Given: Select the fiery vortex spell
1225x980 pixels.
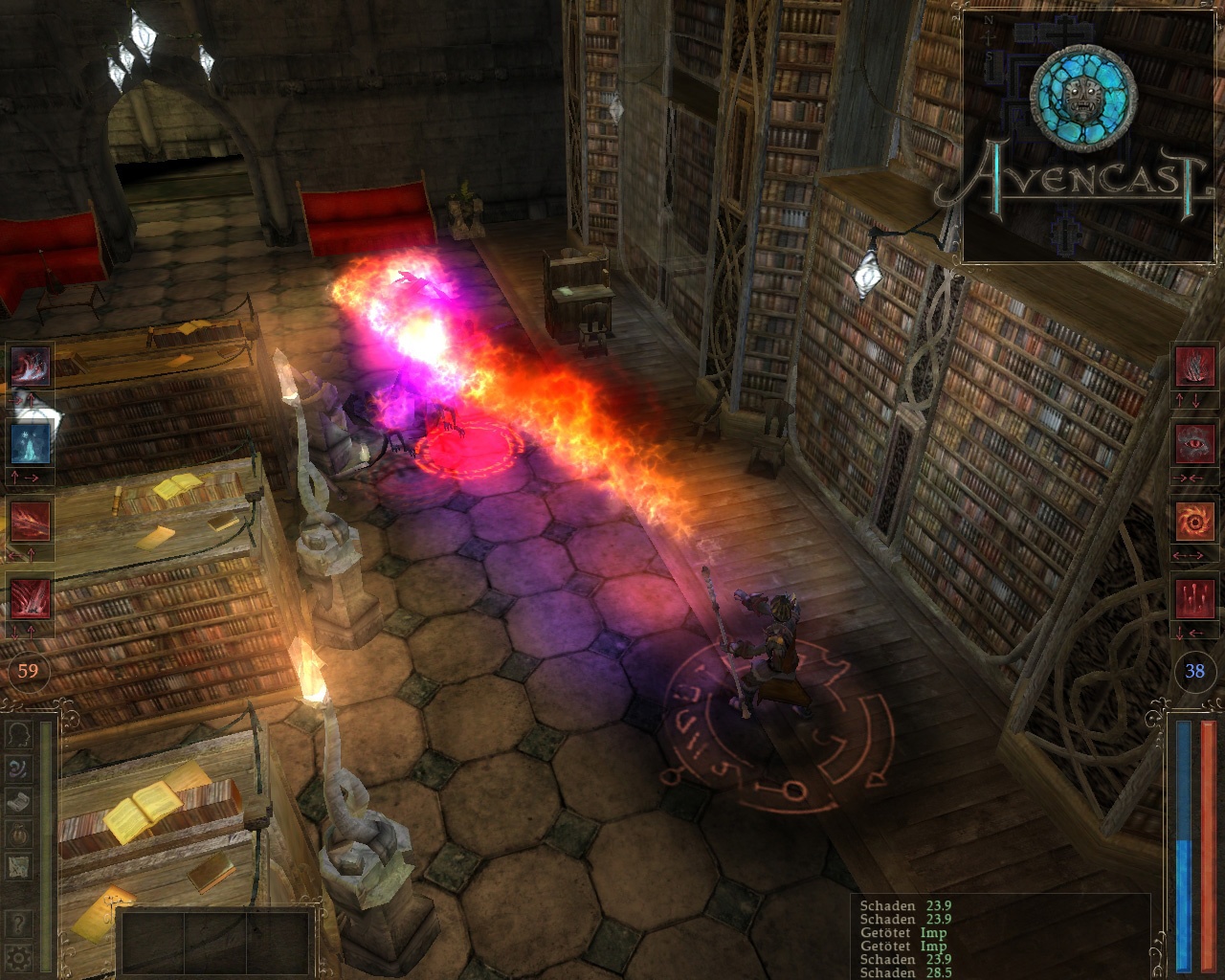Looking at the screenshot, I should point(1197,520).
